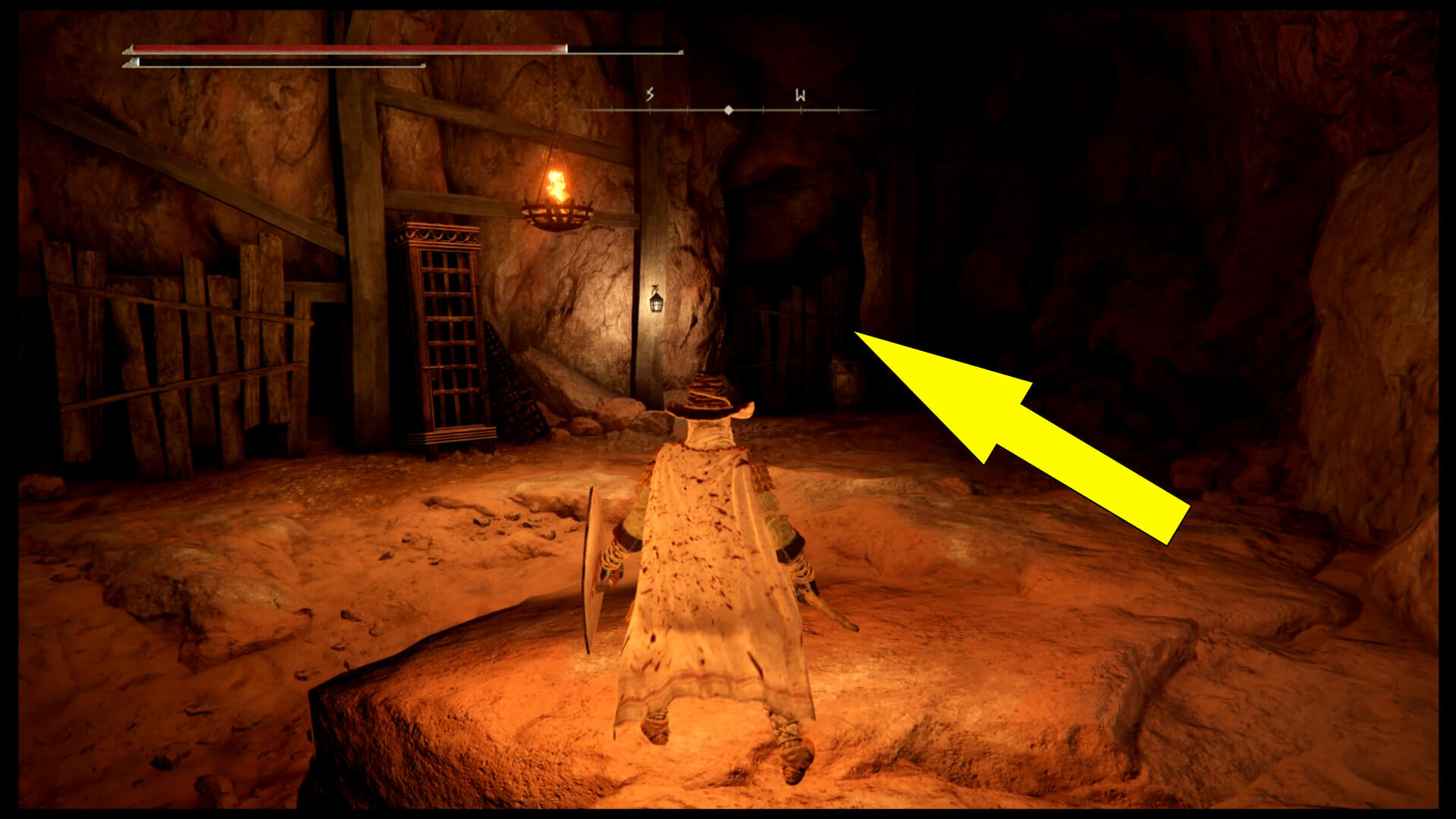Viewport: 1456px width, 819px height.
Task: Click the S marker on the compass
Action: point(649,94)
